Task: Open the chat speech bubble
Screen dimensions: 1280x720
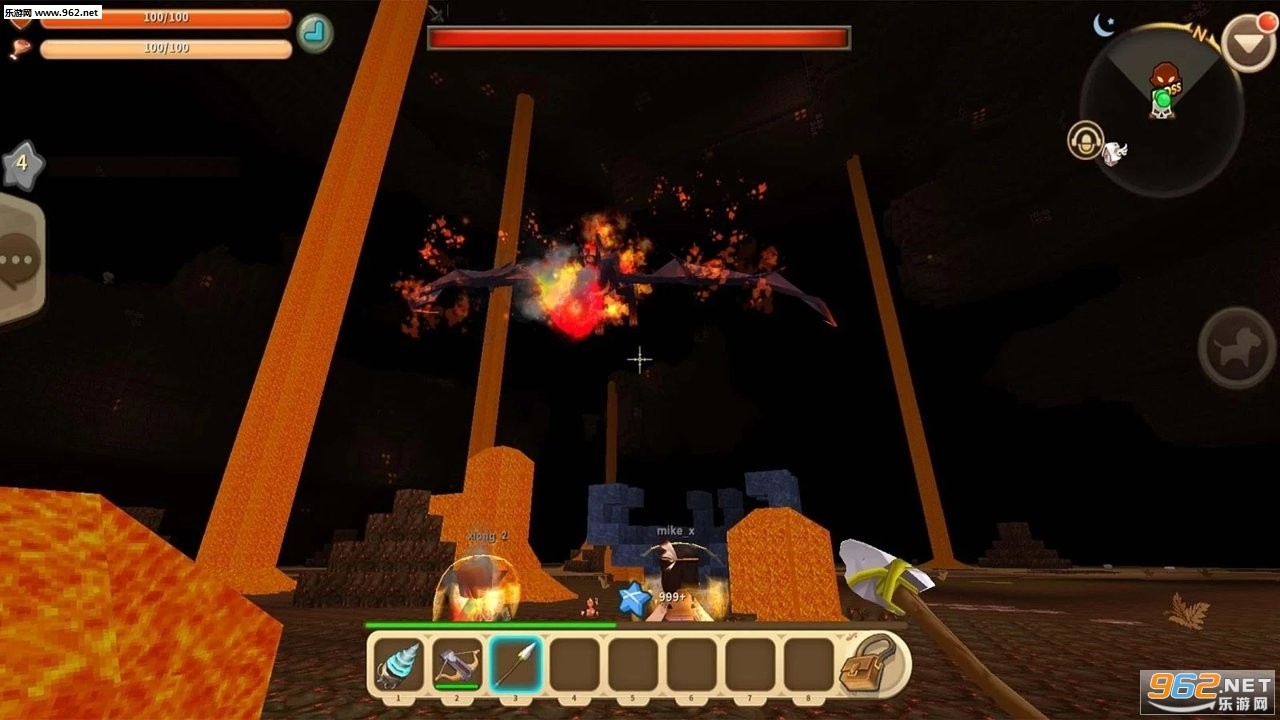Action: 19,260
